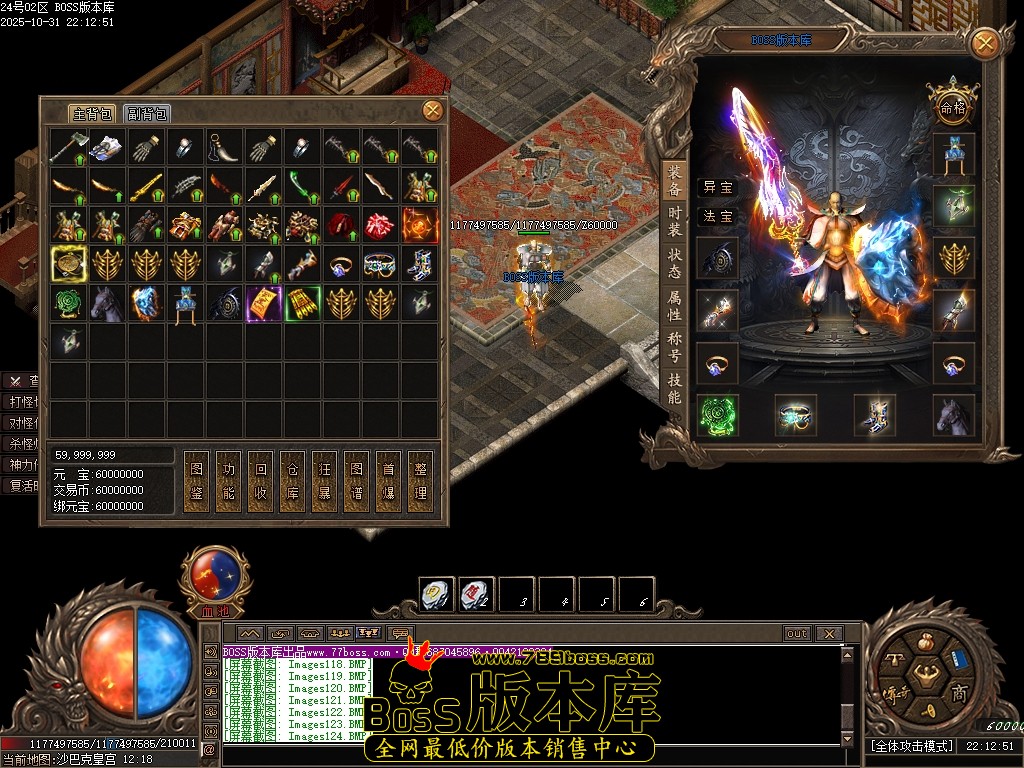Select the purple-bordered yellow talisman item
Screen dimensions: 1024x768
tap(264, 303)
